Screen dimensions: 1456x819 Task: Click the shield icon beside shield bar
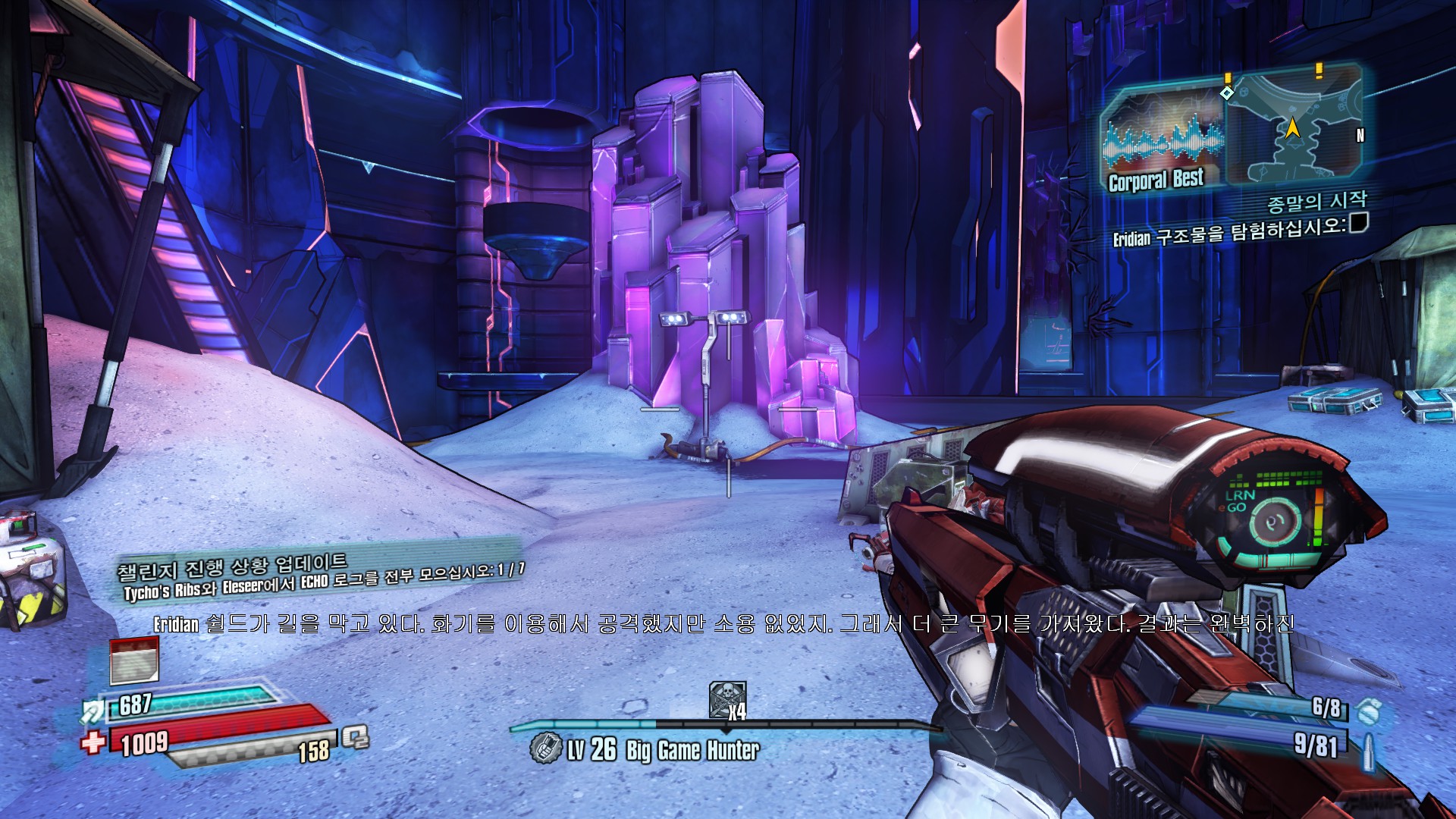[93, 711]
